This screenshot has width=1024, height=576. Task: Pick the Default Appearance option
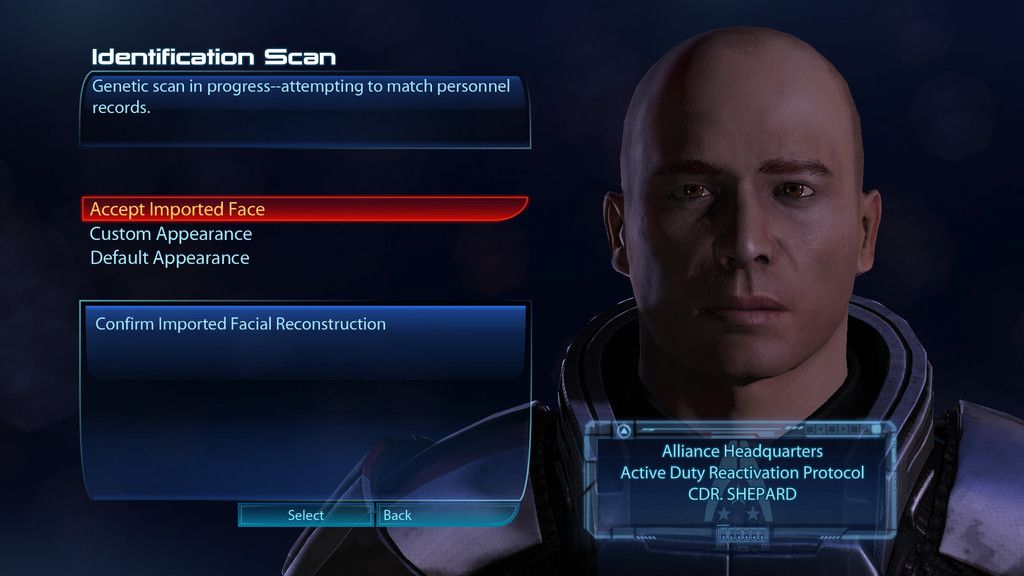[x=170, y=258]
